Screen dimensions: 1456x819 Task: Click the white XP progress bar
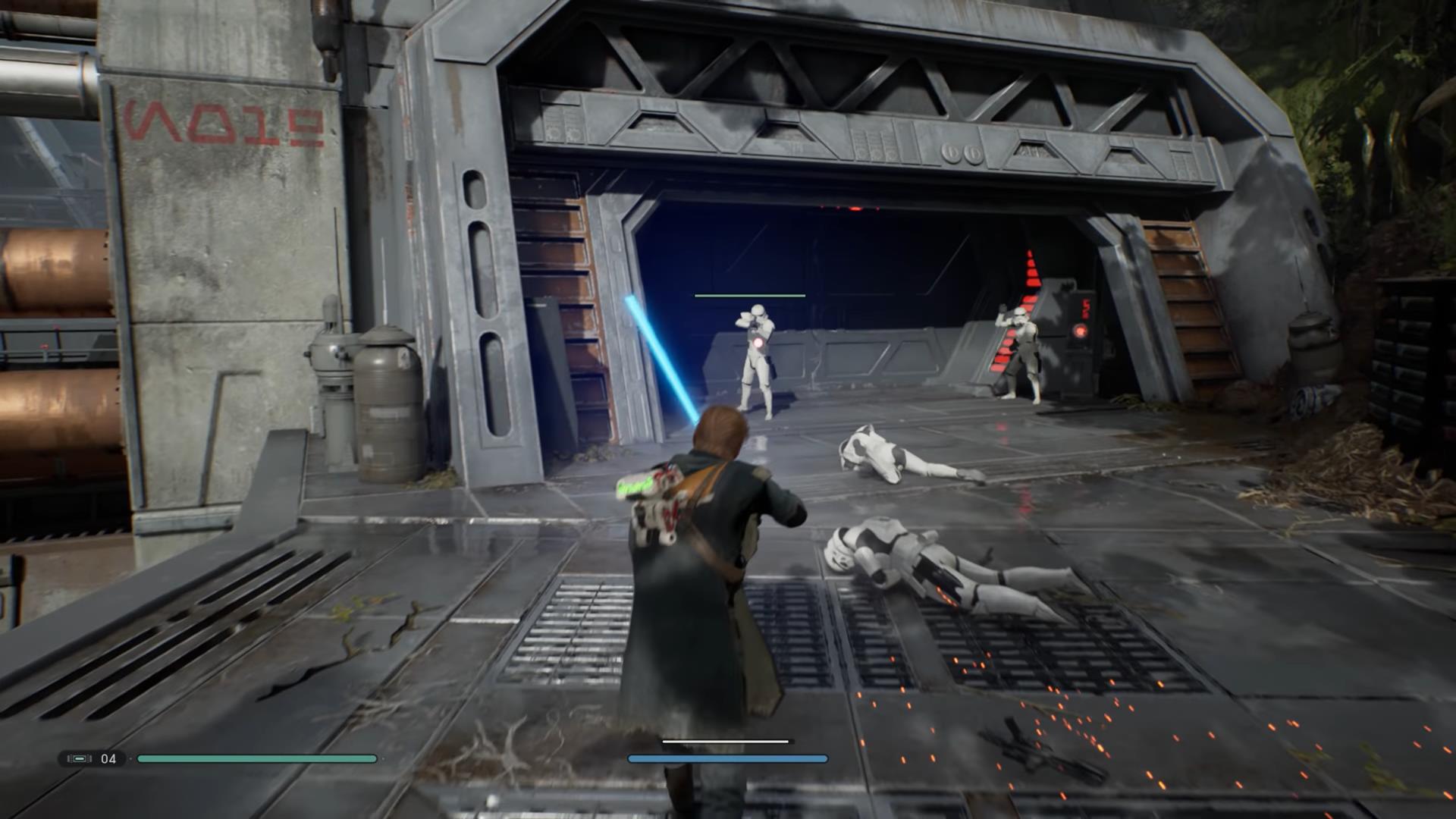coord(726,741)
